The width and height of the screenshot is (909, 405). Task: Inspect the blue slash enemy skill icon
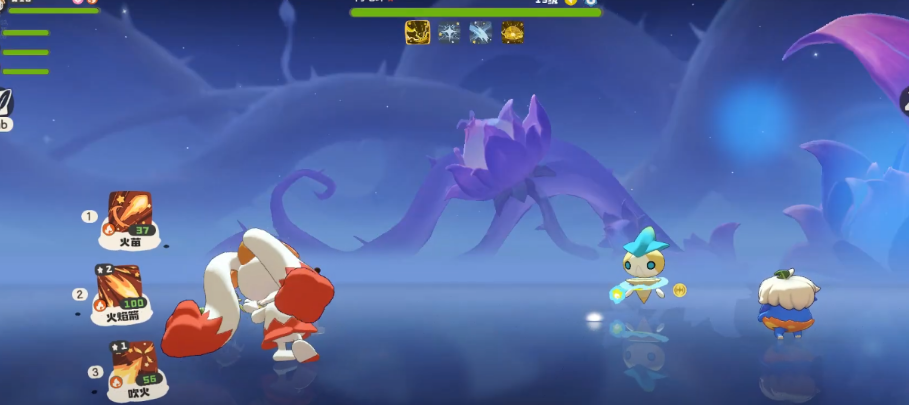coord(481,32)
